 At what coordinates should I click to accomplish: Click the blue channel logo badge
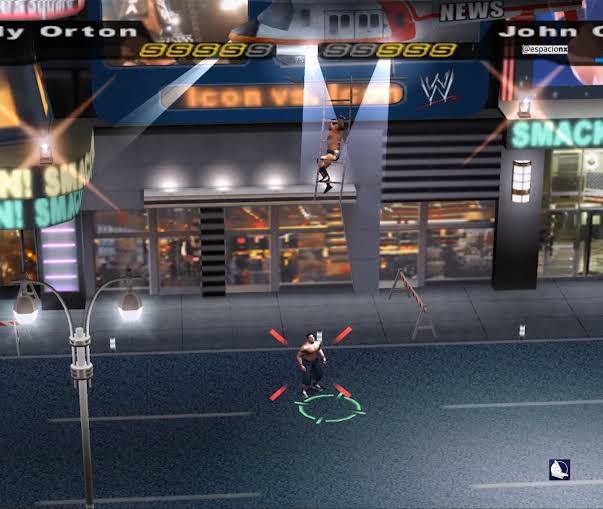click(559, 469)
